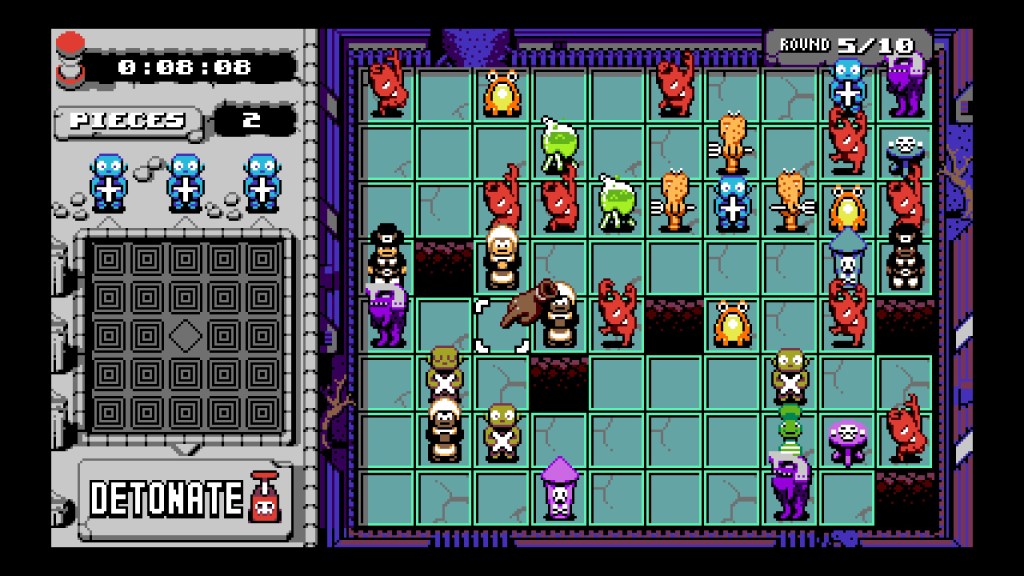Screen dimensions: 1024x576
Task: Choose the white skull table piece
Action: click(x=906, y=149)
